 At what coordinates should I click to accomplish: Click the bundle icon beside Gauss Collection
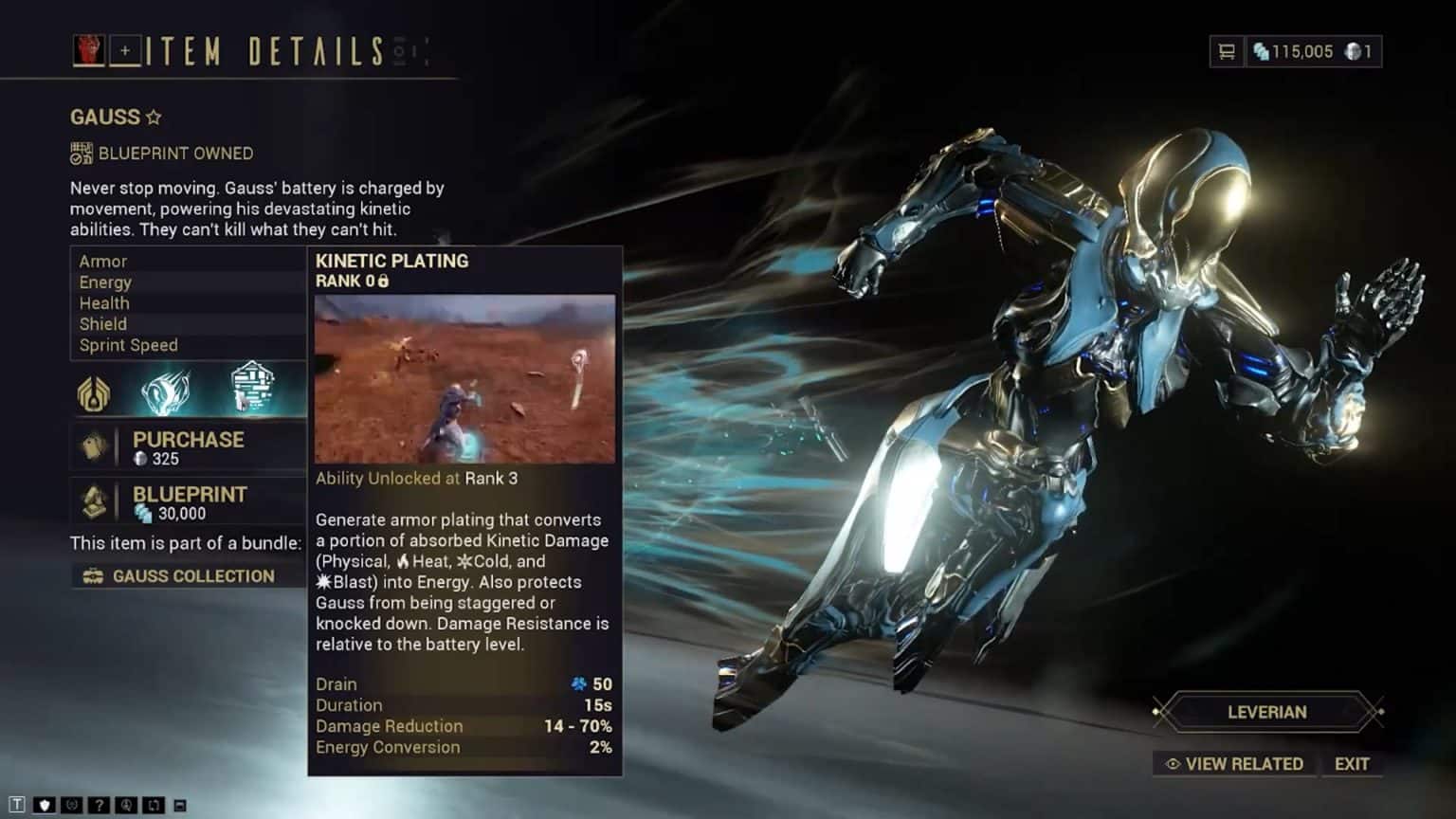click(x=91, y=575)
